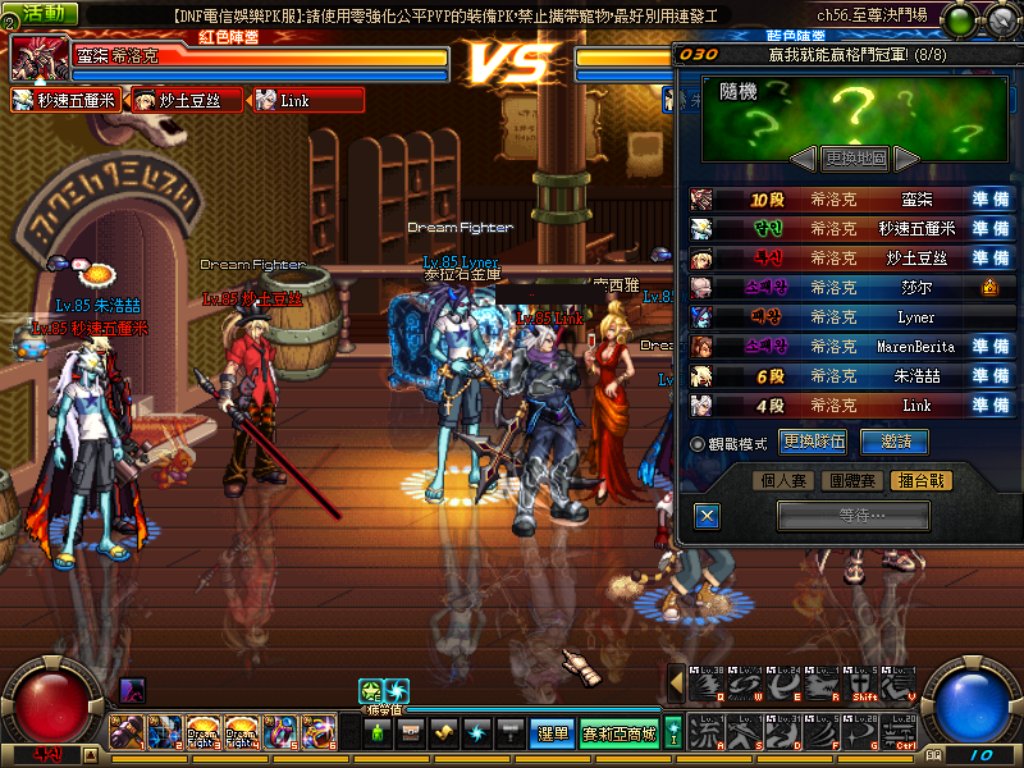Screen dimensions: 1024x768
Task: Switch to the 個人賽 solo match tab
Action: pos(783,481)
